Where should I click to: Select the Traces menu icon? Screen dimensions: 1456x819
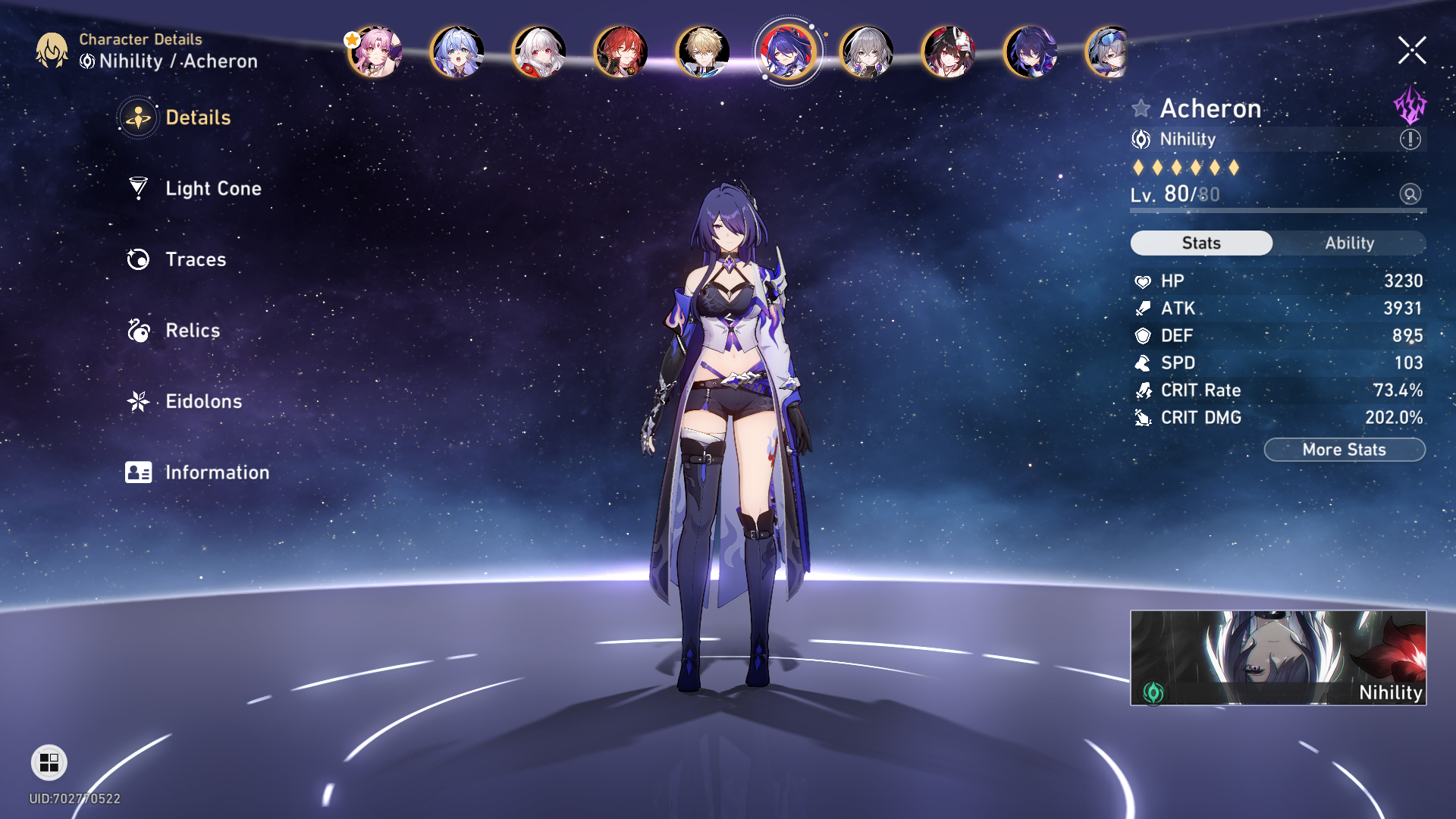click(x=137, y=259)
